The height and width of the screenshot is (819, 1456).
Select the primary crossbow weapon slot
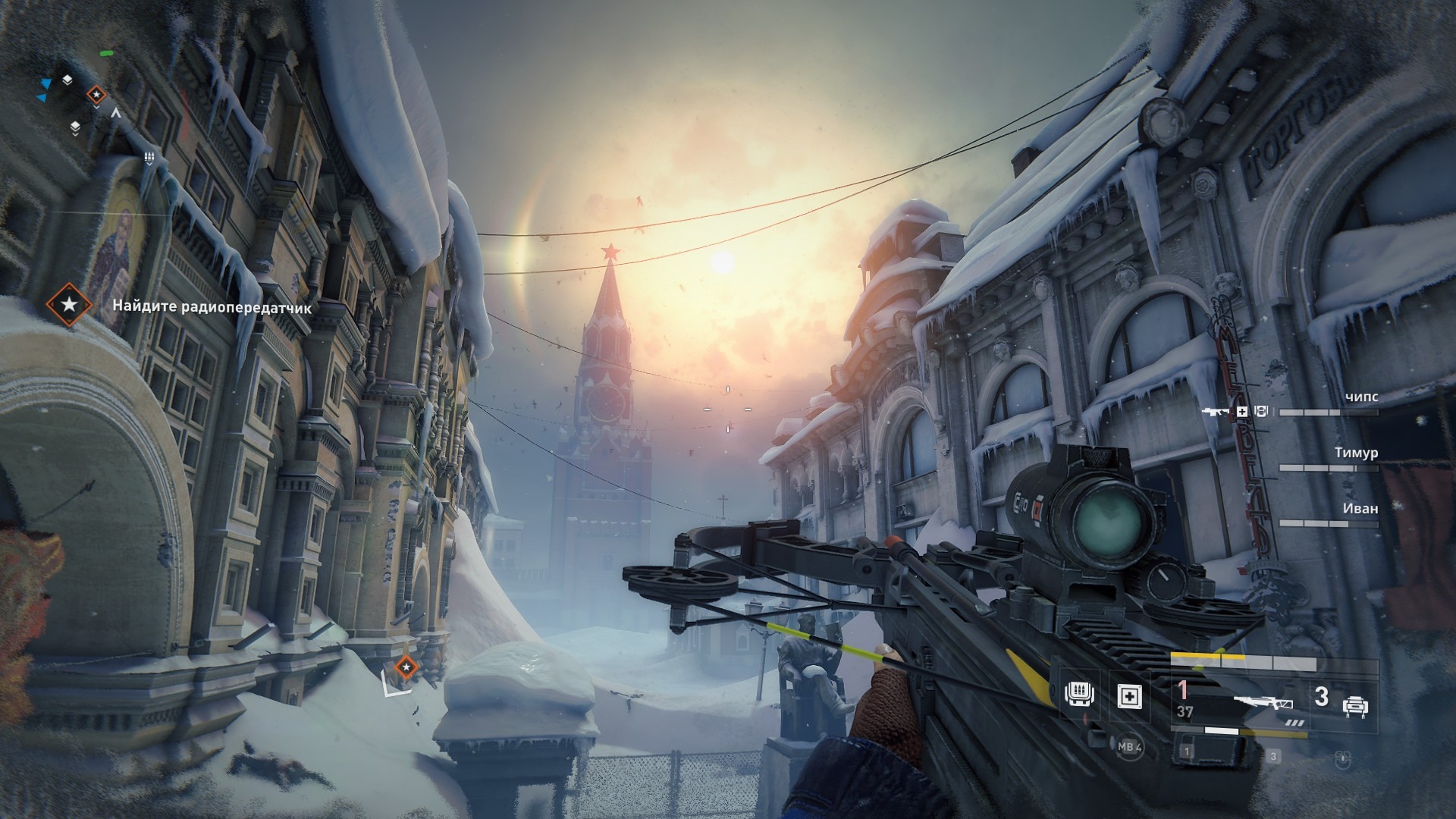point(1262,701)
